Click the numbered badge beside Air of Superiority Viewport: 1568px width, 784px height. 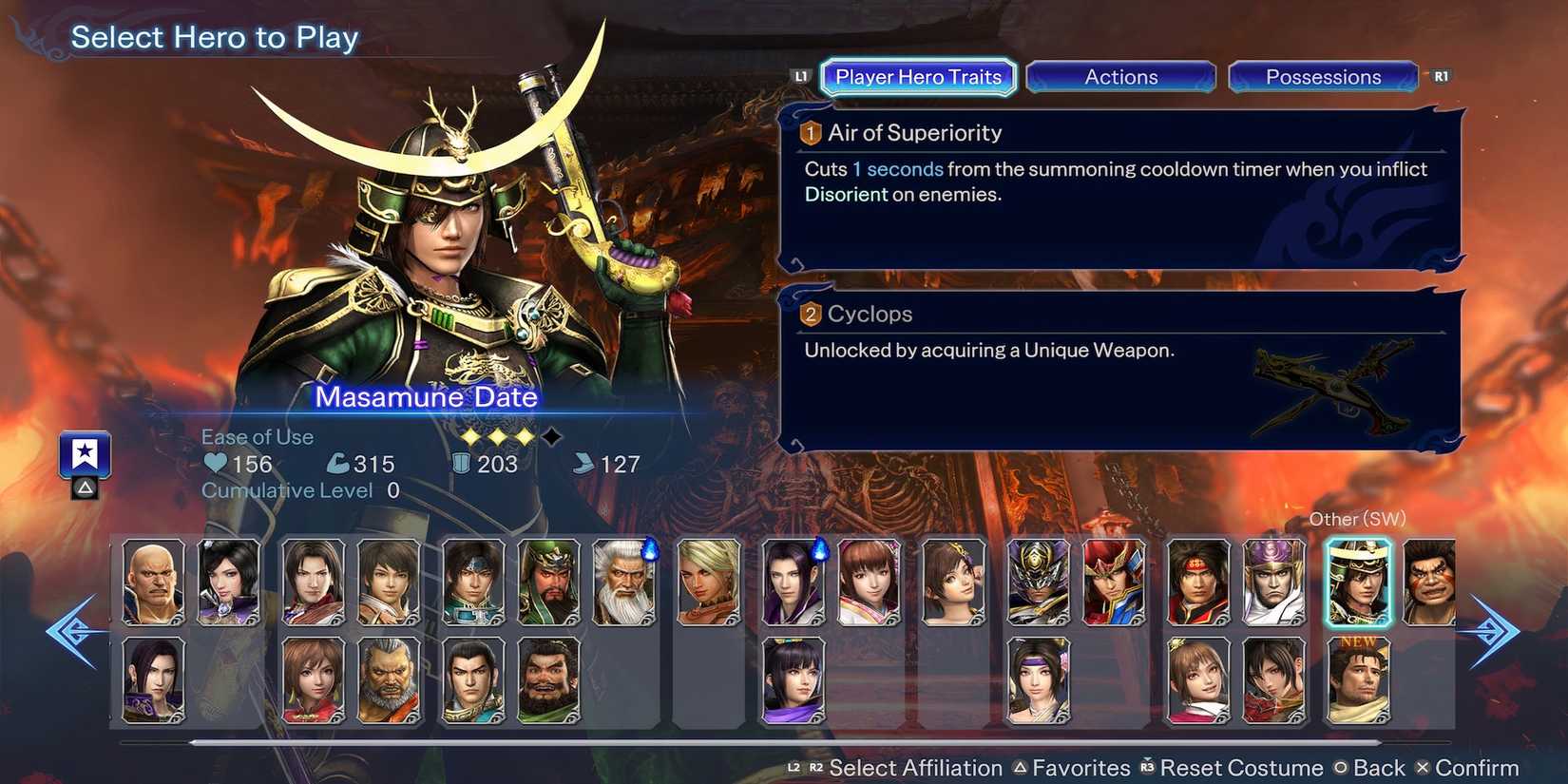810,133
